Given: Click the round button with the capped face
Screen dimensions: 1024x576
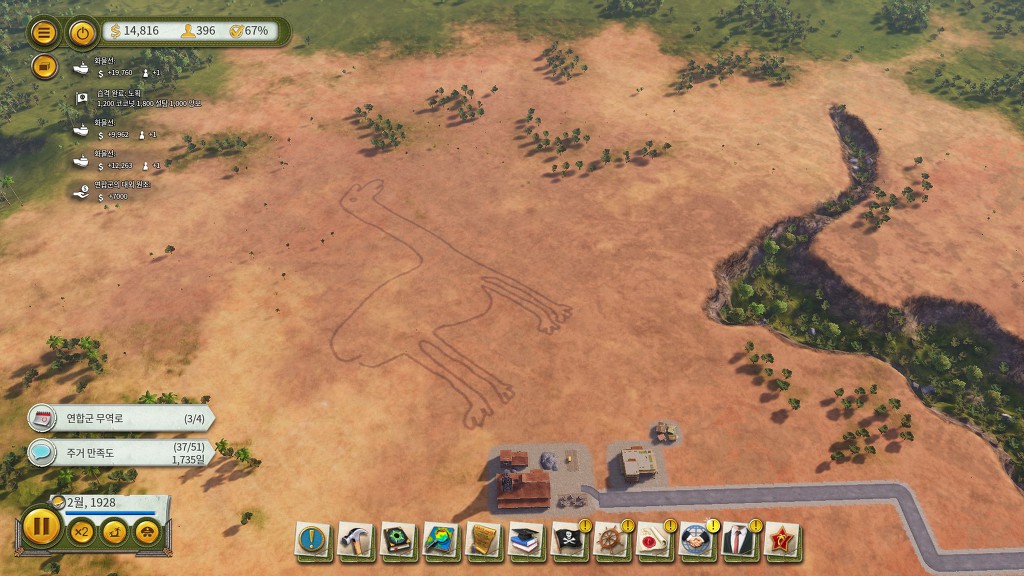Looking at the screenshot, I should click(148, 532).
